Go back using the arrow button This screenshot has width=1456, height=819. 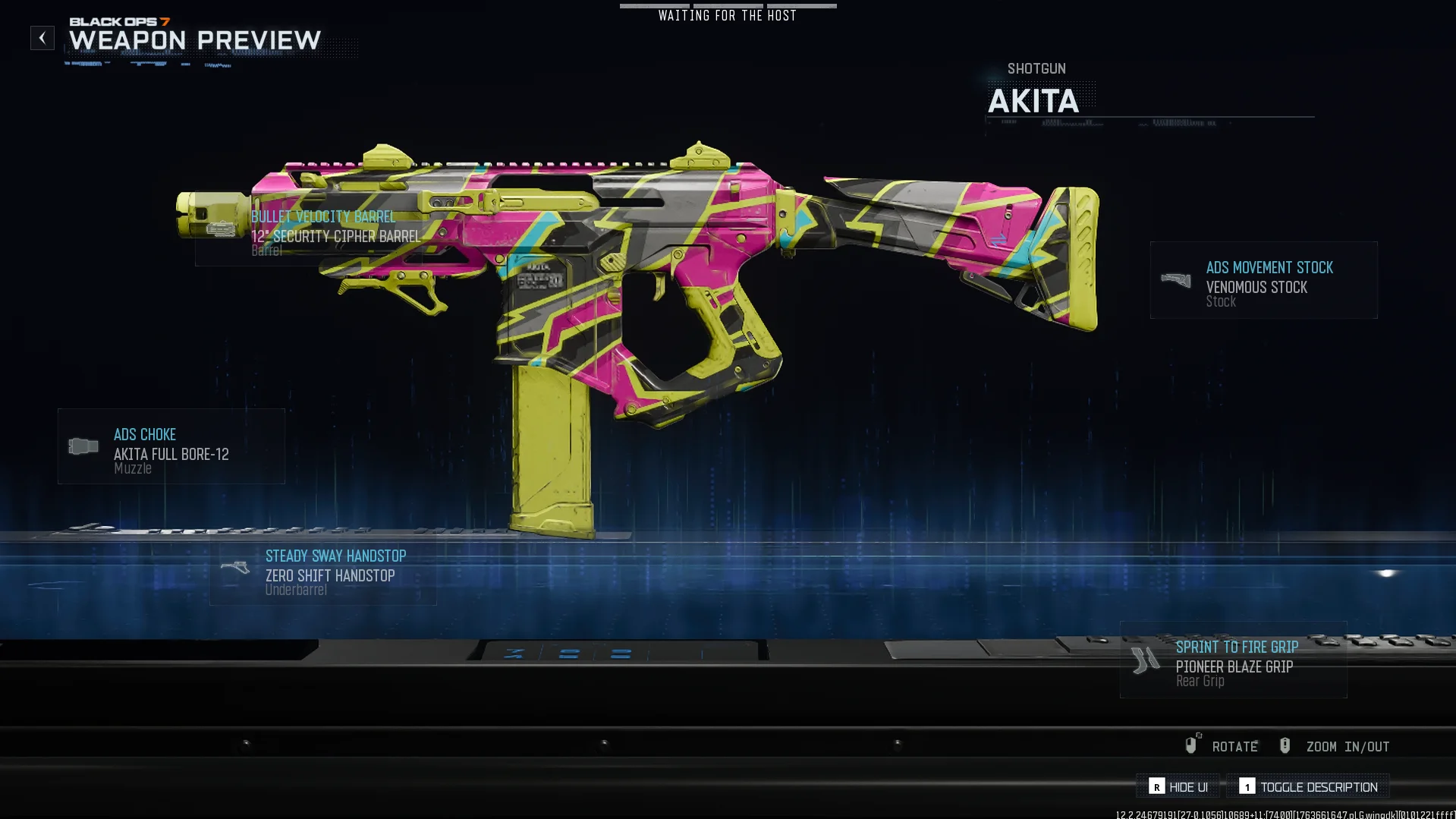[42, 38]
